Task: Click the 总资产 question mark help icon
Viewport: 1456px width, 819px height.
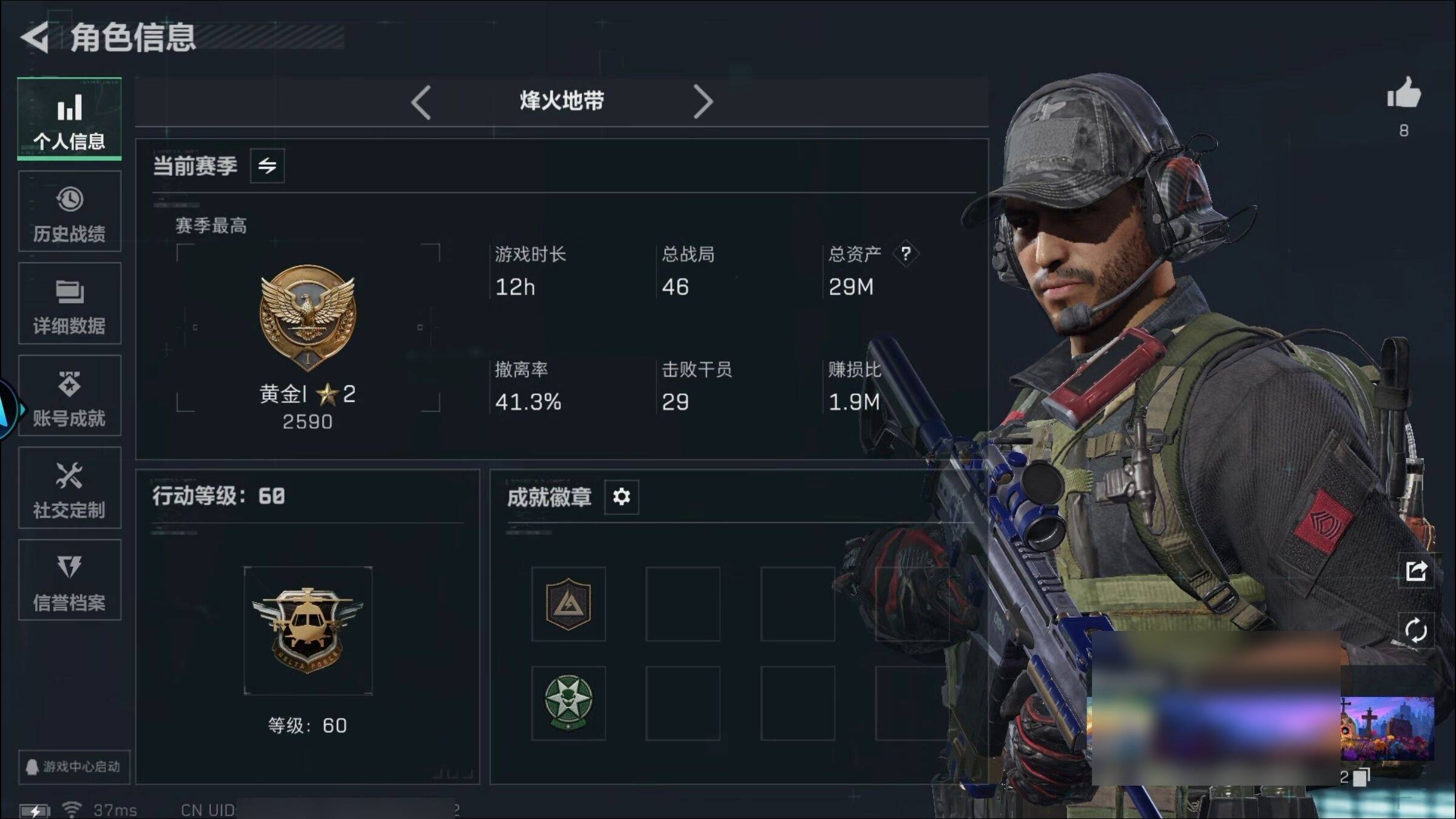Action: click(x=906, y=254)
